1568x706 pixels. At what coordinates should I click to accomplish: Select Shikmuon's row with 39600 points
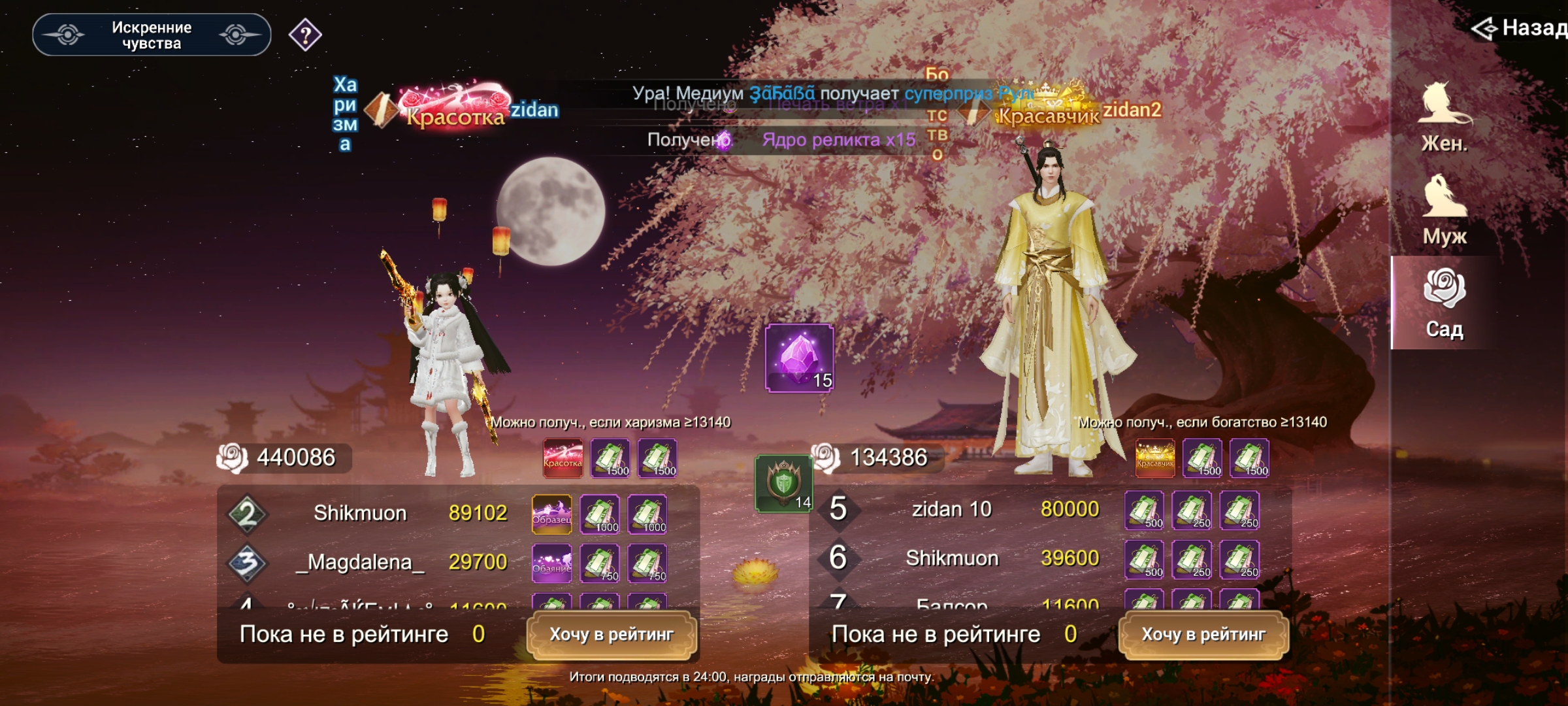tap(967, 558)
